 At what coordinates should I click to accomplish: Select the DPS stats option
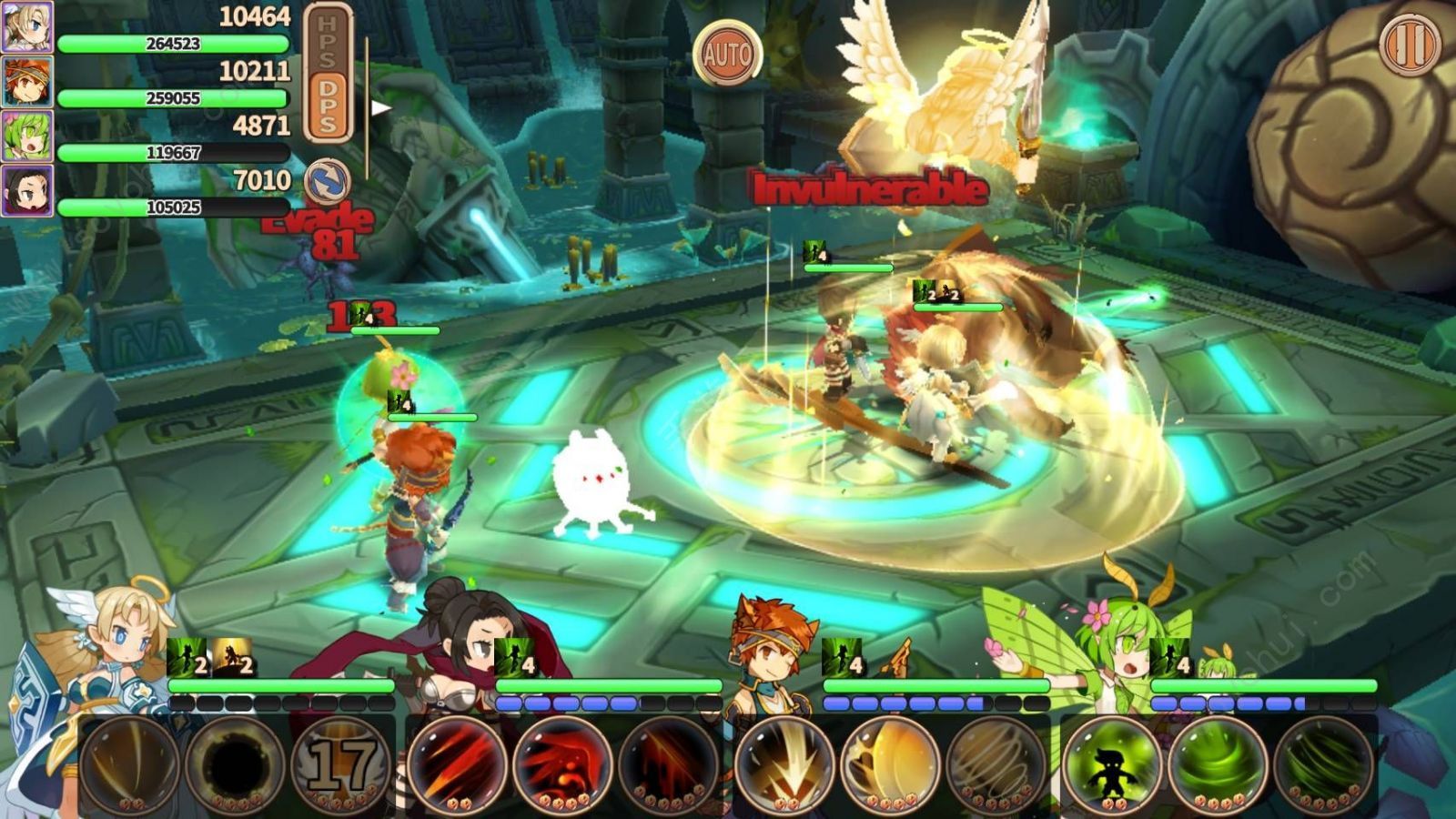tap(328, 106)
